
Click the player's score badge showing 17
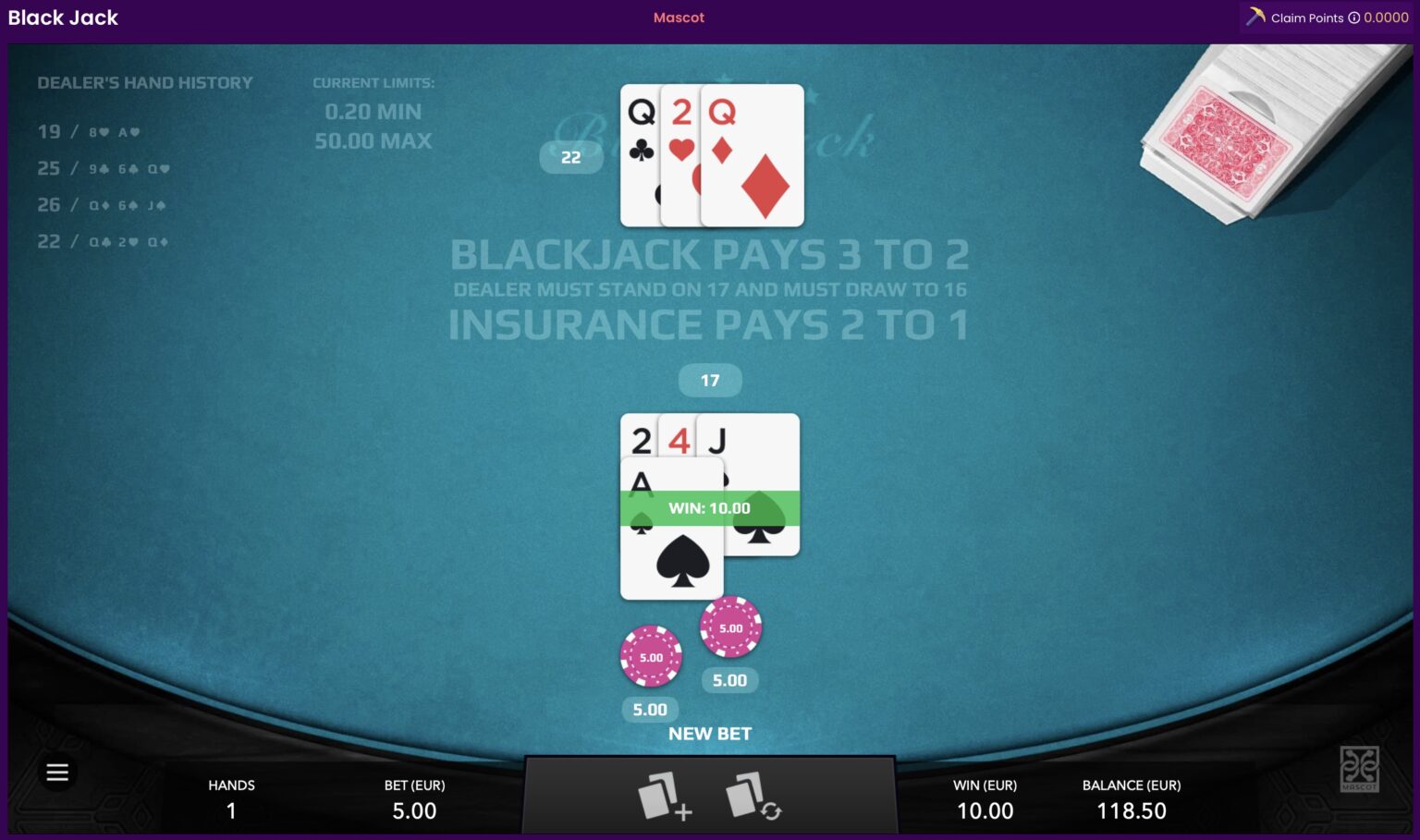point(710,380)
